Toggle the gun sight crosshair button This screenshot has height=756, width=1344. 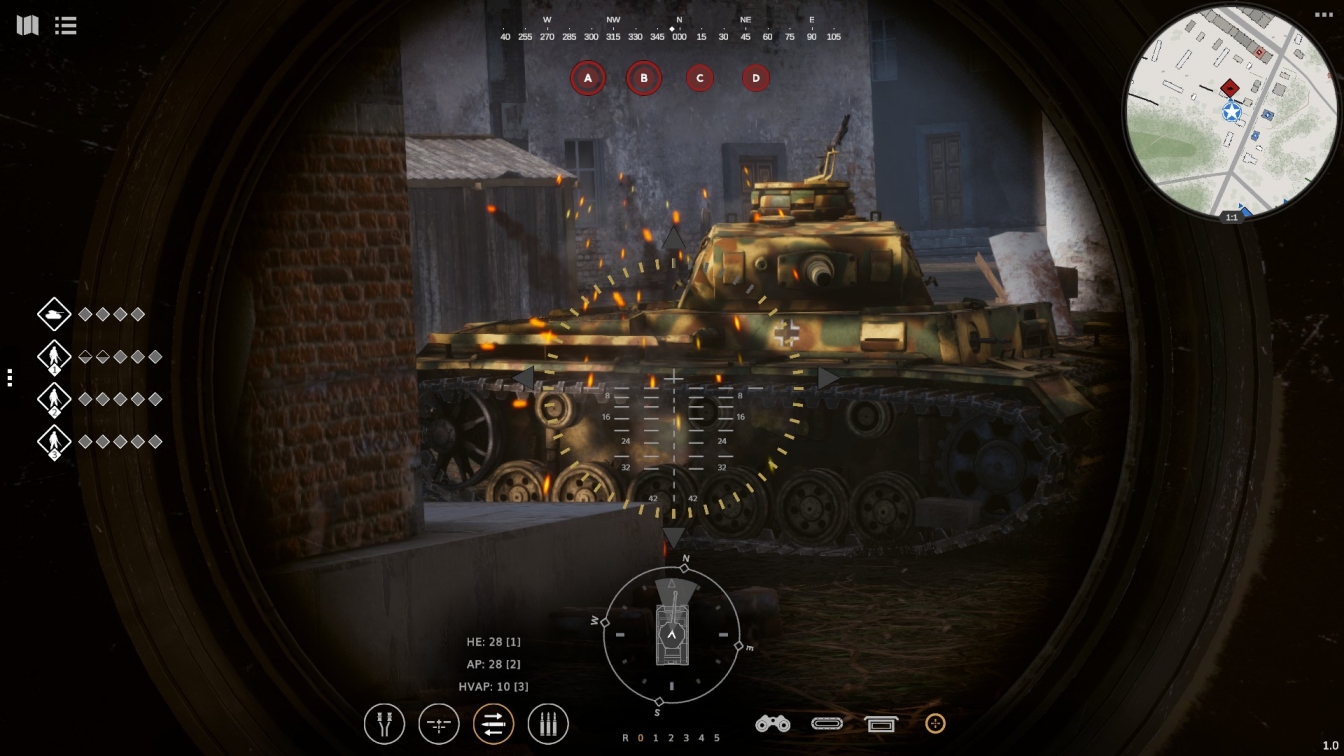(x=439, y=724)
